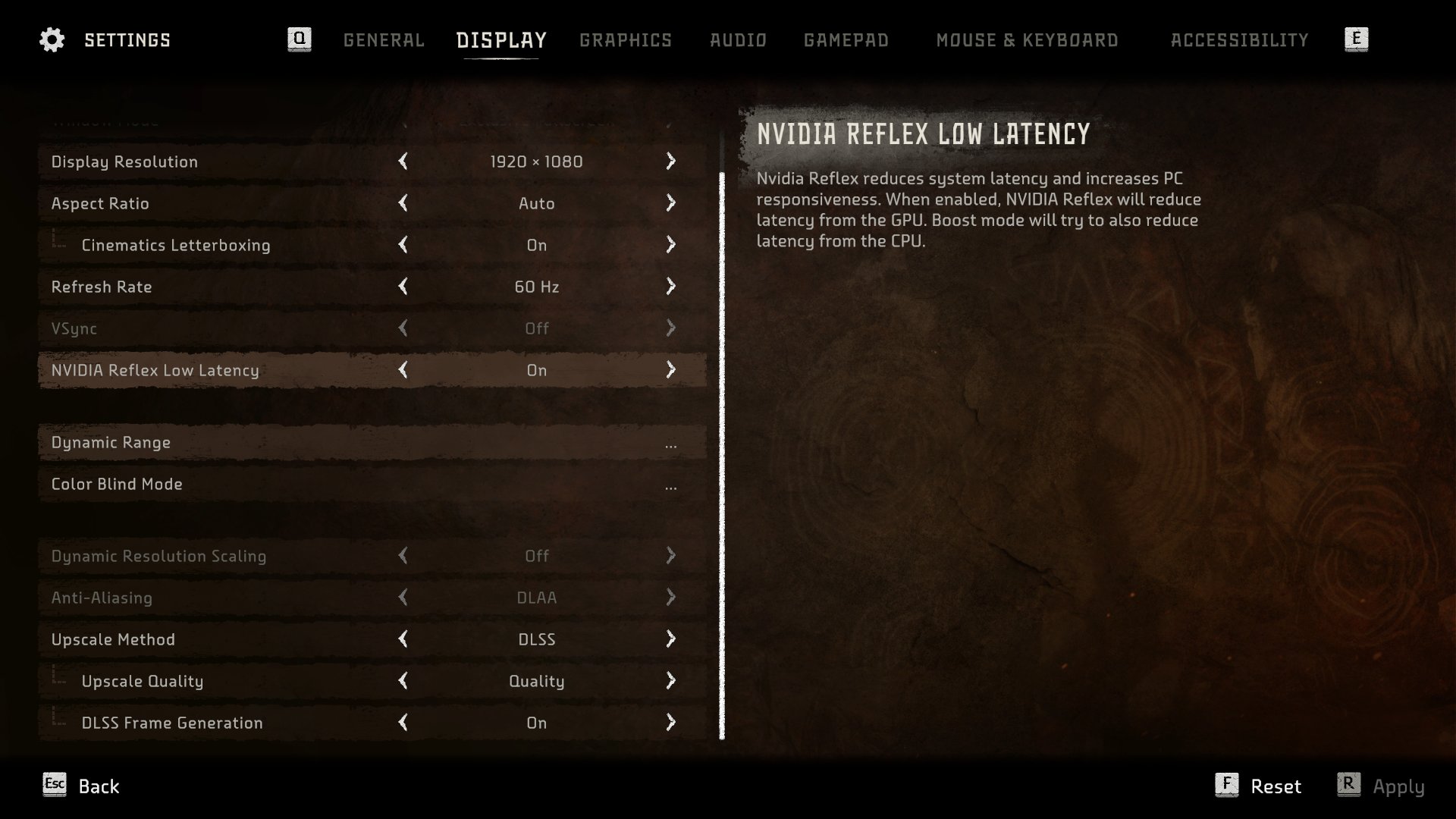Lower Display Resolution with the left arrow
This screenshot has height=819, width=1456.
coord(403,162)
